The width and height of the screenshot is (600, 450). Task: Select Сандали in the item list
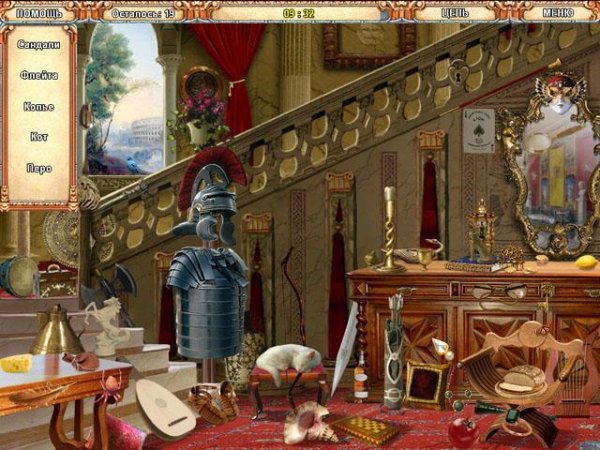(x=40, y=45)
